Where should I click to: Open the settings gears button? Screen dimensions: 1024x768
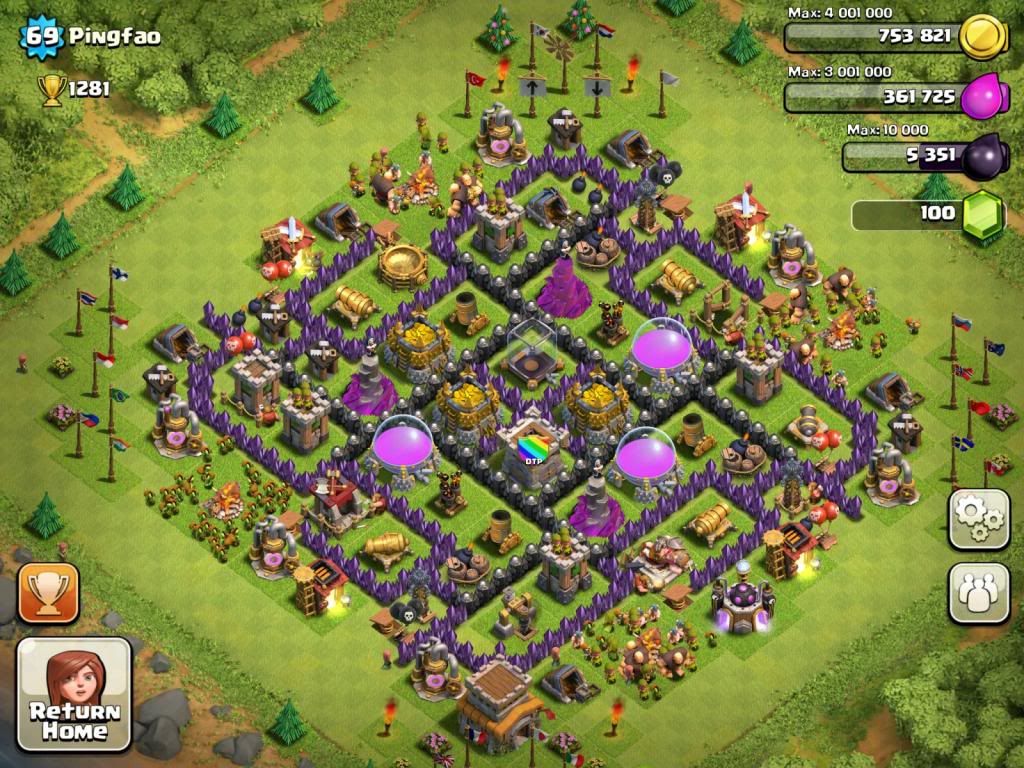(978, 519)
